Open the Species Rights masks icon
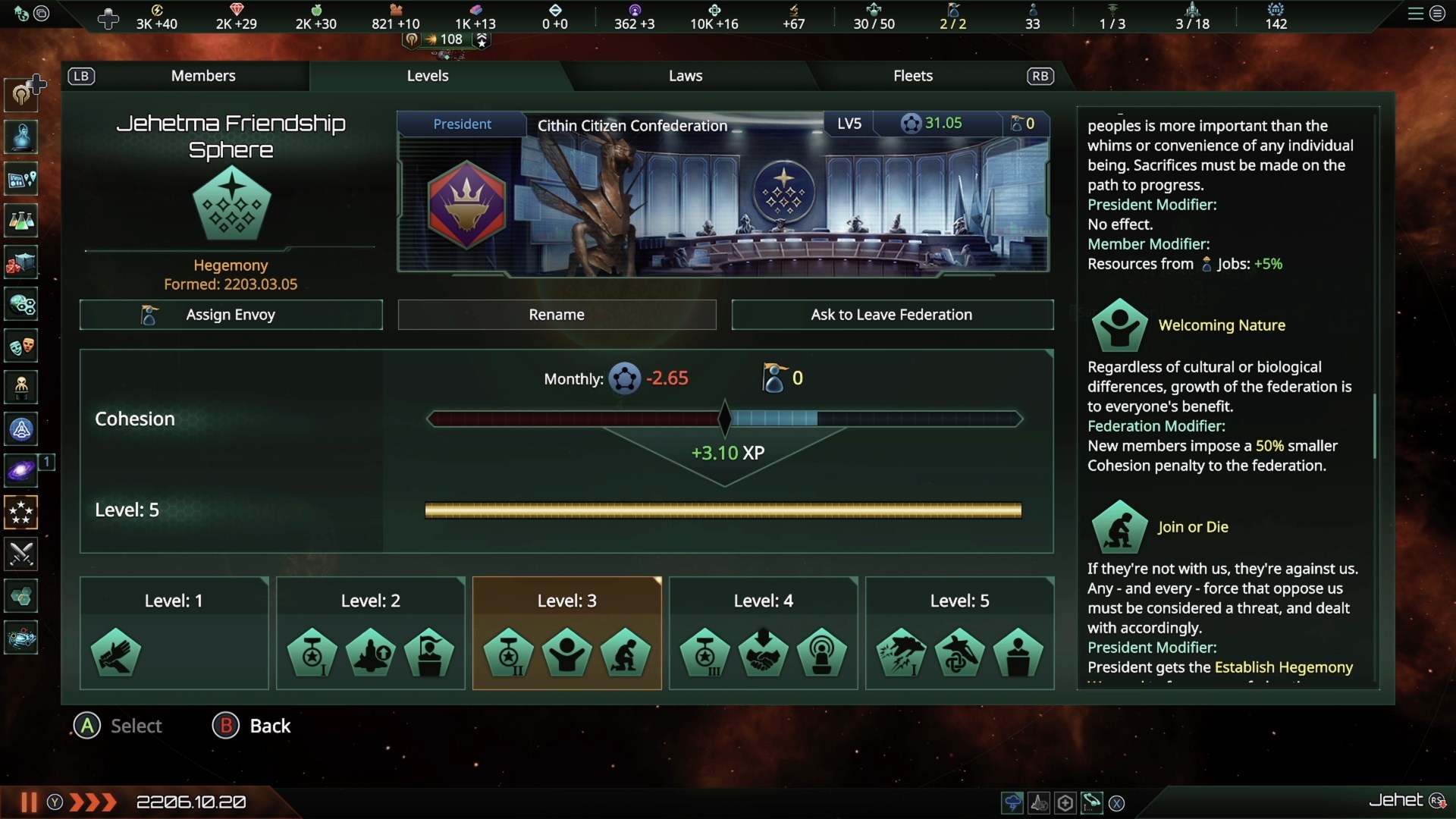This screenshot has width=1456, height=819. [20, 346]
